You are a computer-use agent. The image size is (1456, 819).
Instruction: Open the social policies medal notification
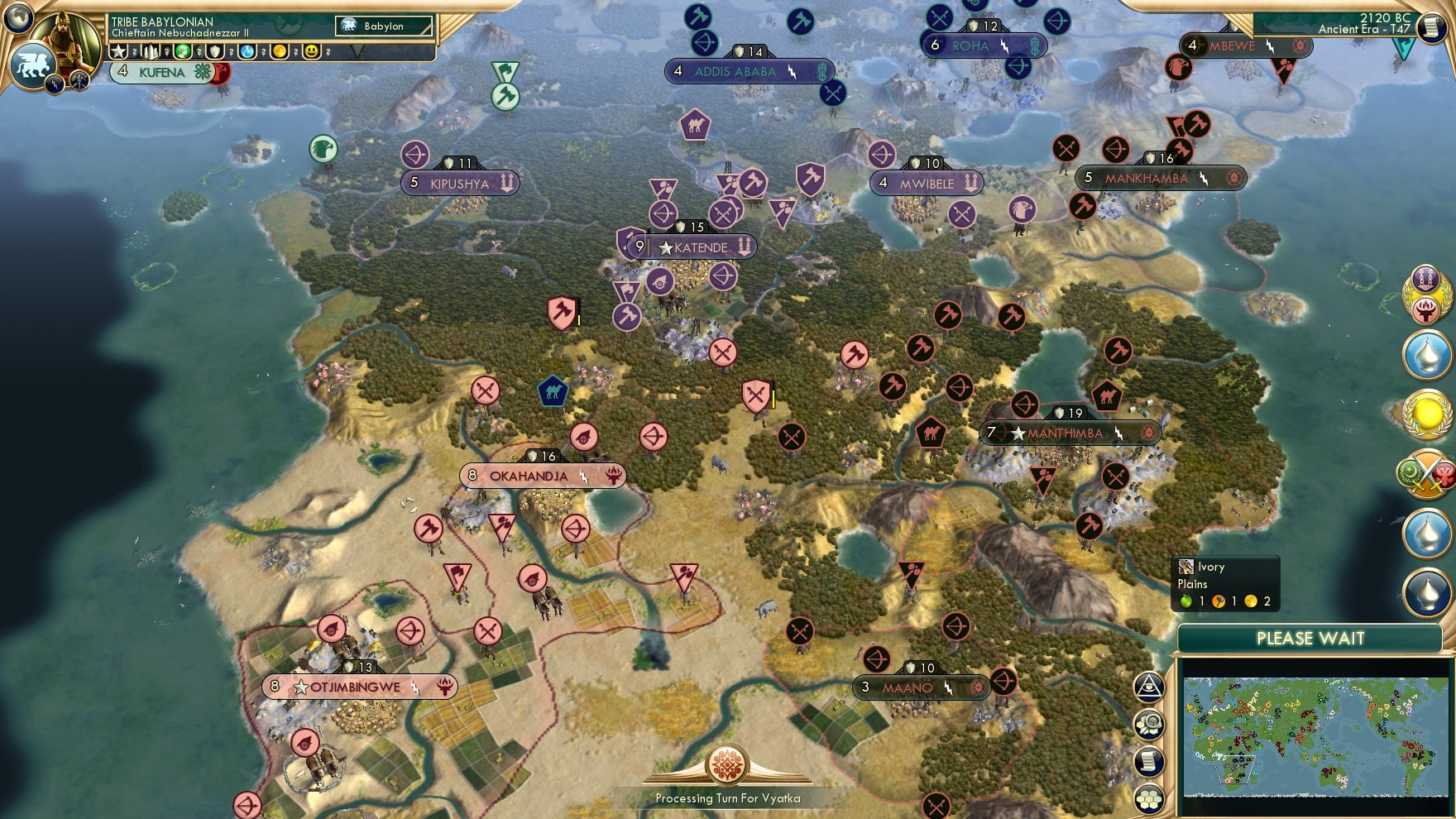click(1426, 295)
